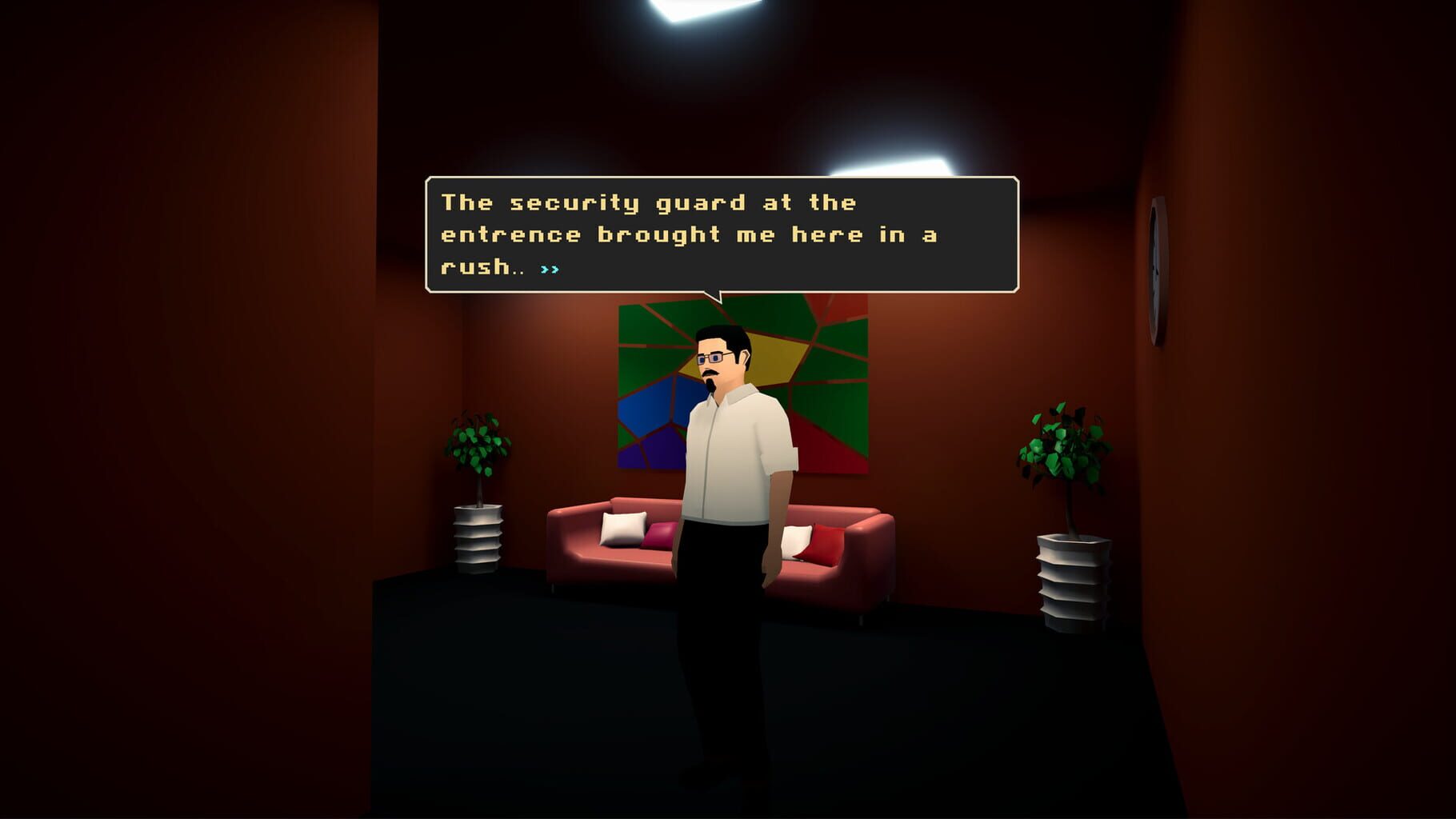Image resolution: width=1456 pixels, height=819 pixels.
Task: Click the double-arrow dialogue advance indicator
Action: (549, 270)
